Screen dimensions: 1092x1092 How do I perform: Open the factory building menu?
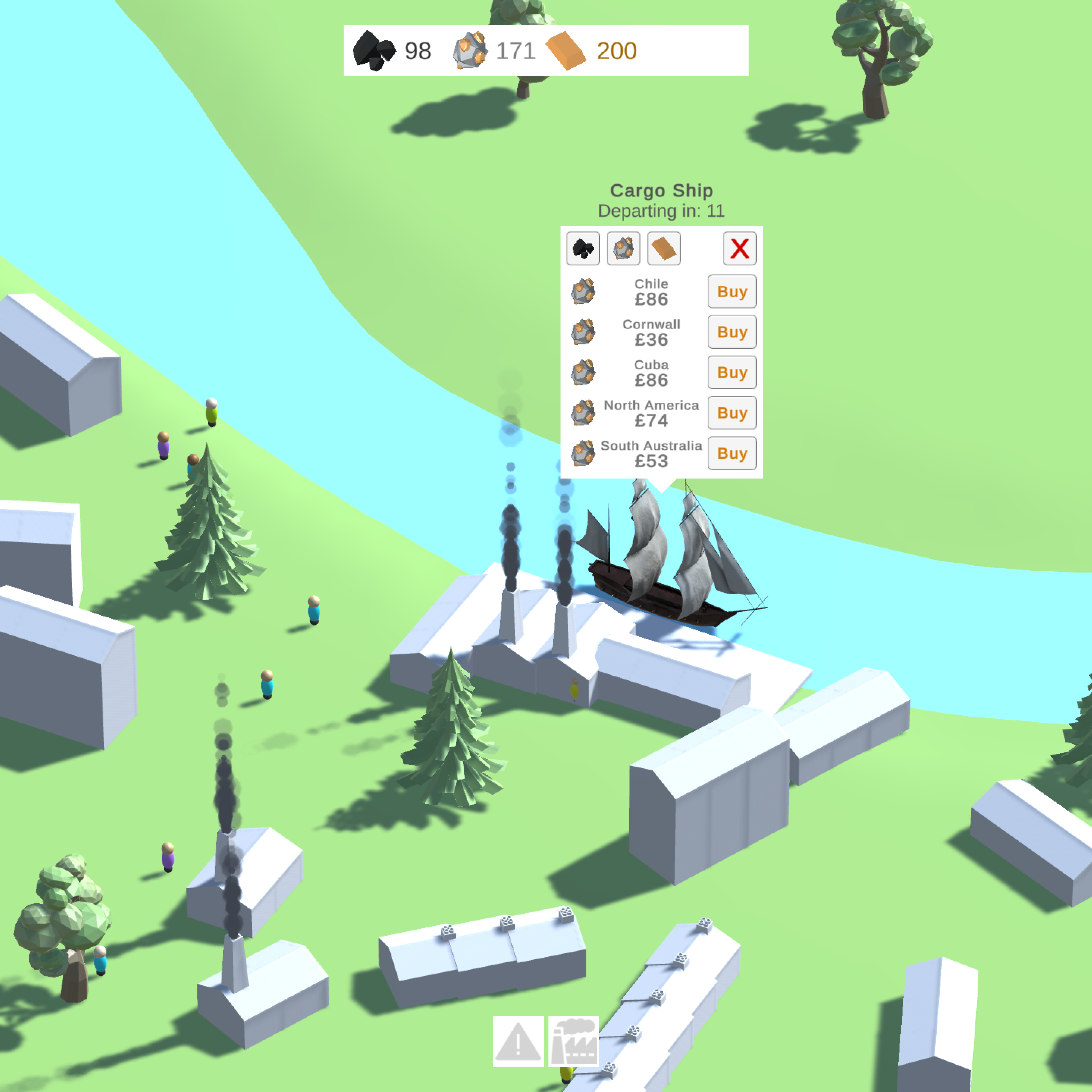[574, 1041]
